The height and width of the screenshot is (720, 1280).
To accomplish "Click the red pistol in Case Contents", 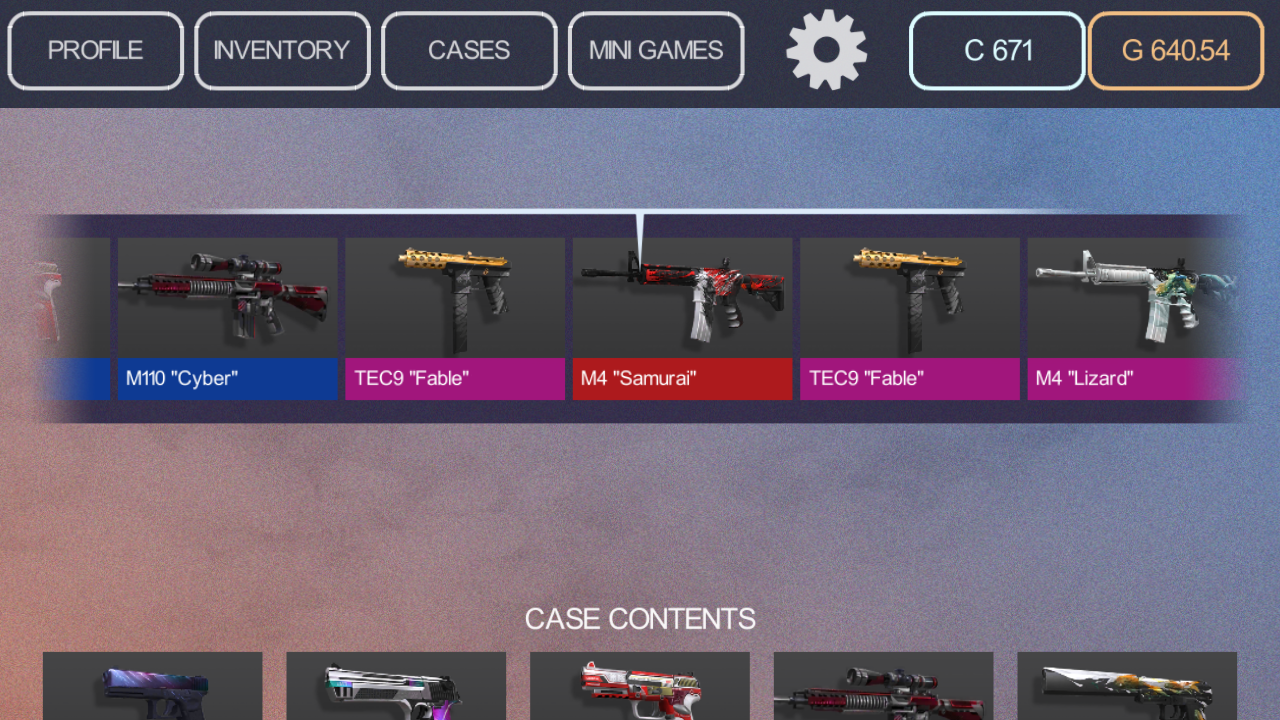I will click(x=640, y=690).
